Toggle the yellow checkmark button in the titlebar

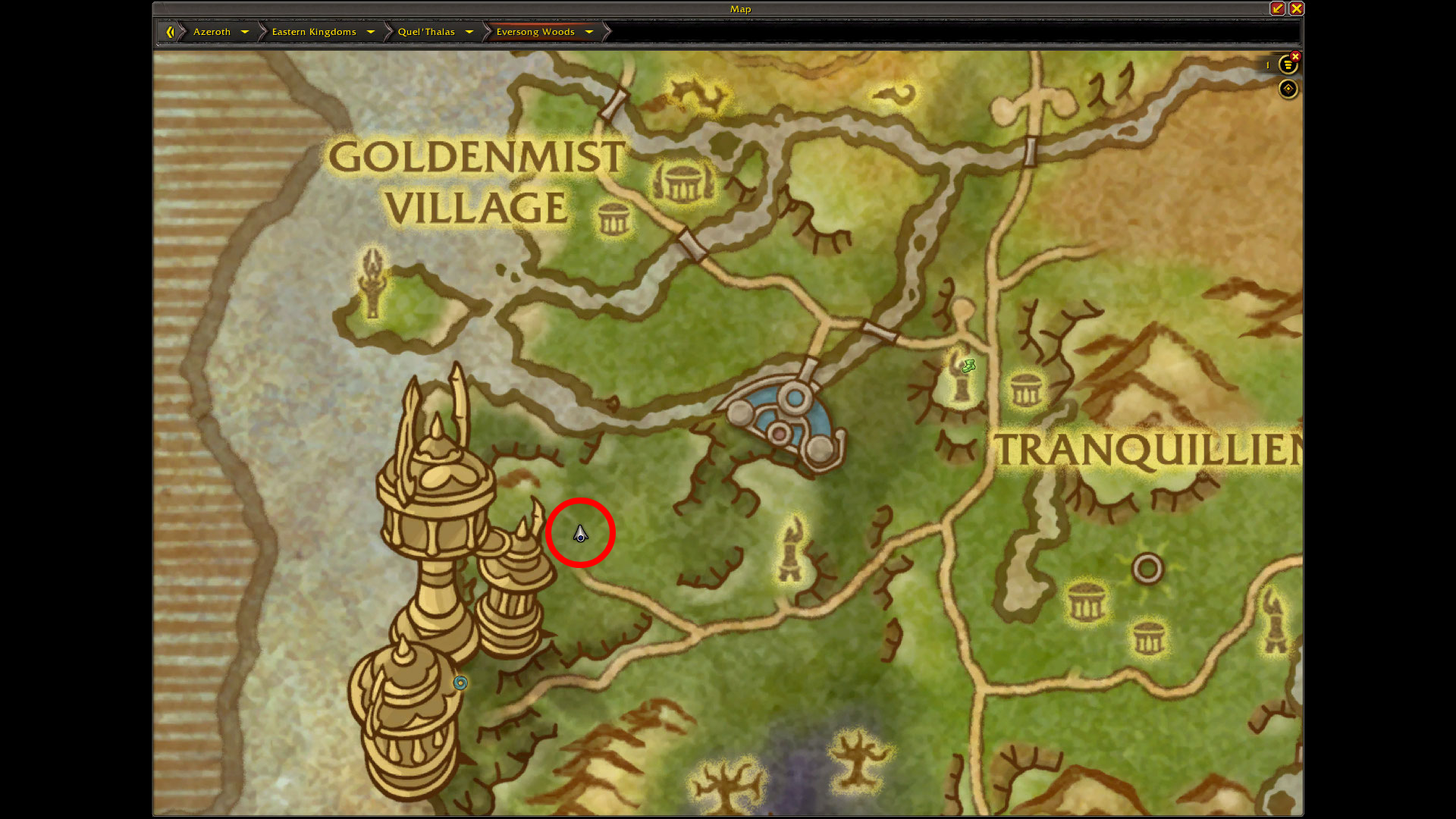(x=1277, y=8)
